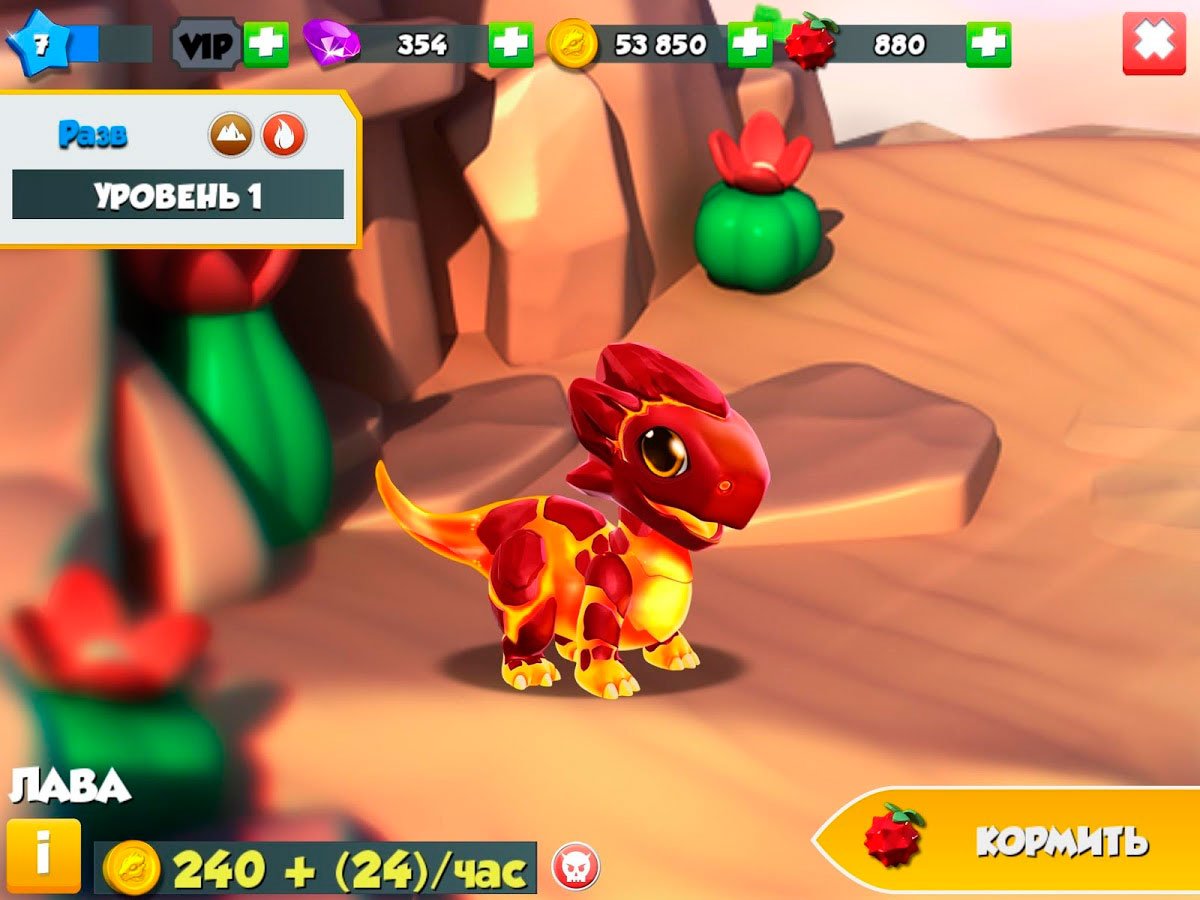
Task: Open the yellow info button
Action: [x=43, y=856]
